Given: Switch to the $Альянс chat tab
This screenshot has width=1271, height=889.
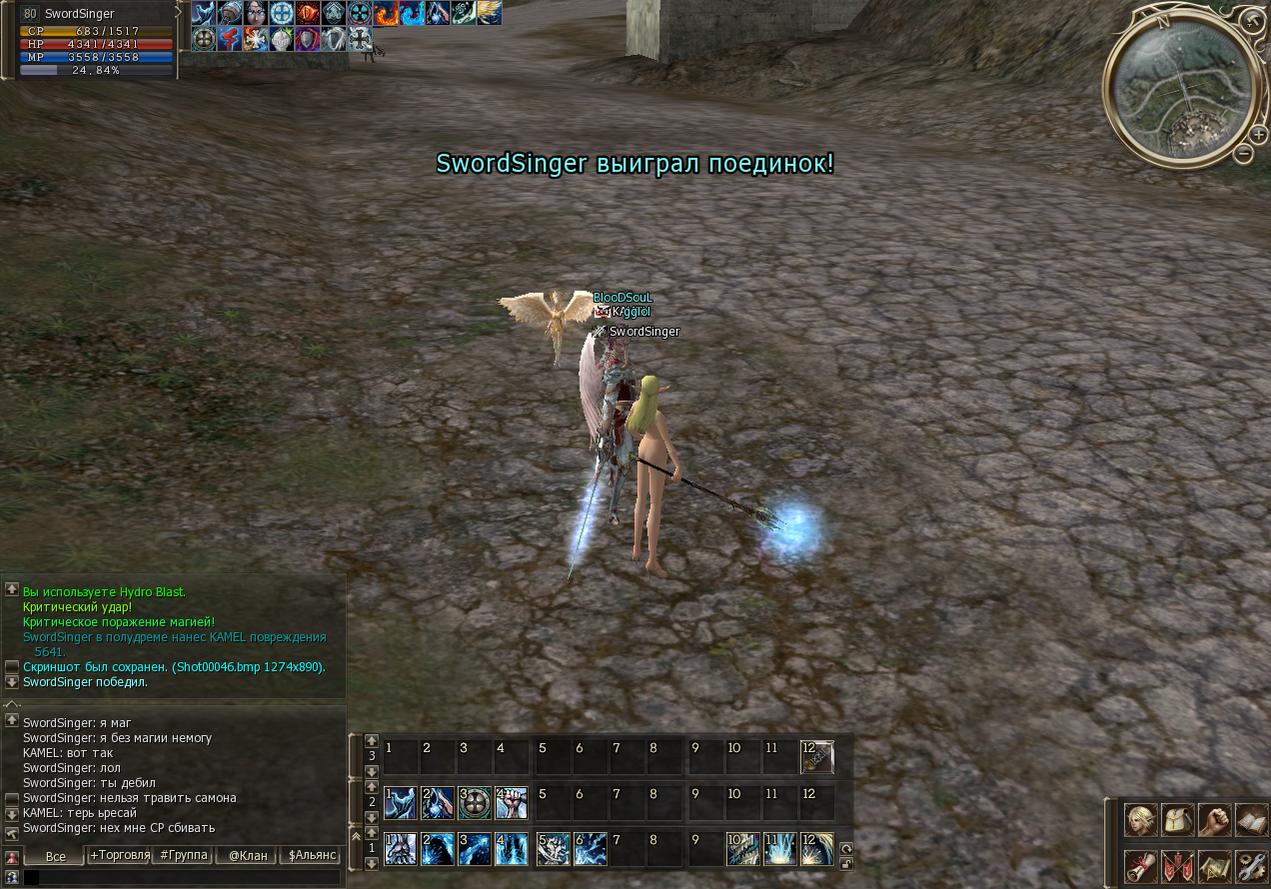Looking at the screenshot, I should coord(311,855).
